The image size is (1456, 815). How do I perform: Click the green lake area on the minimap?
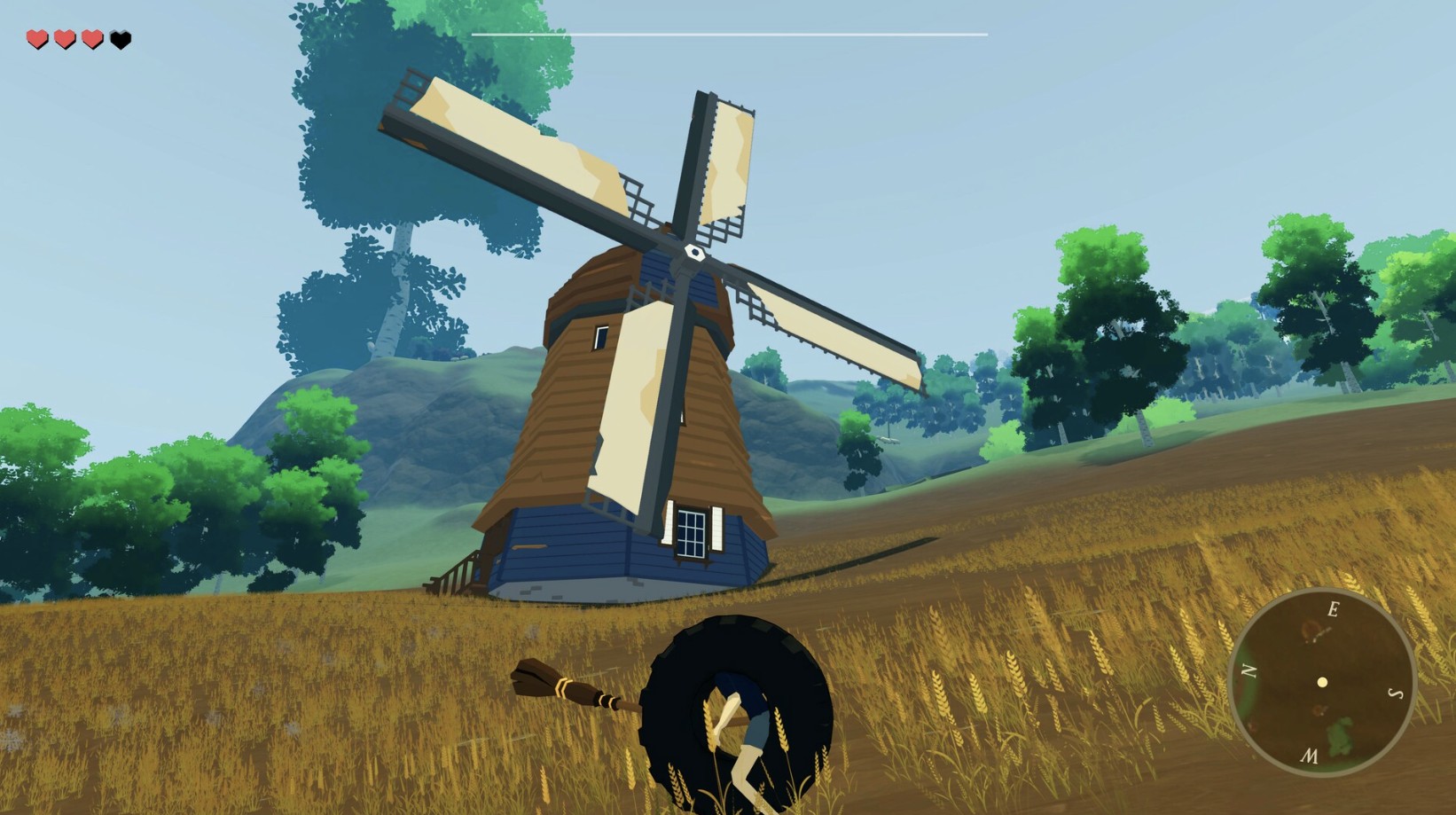(1338, 735)
